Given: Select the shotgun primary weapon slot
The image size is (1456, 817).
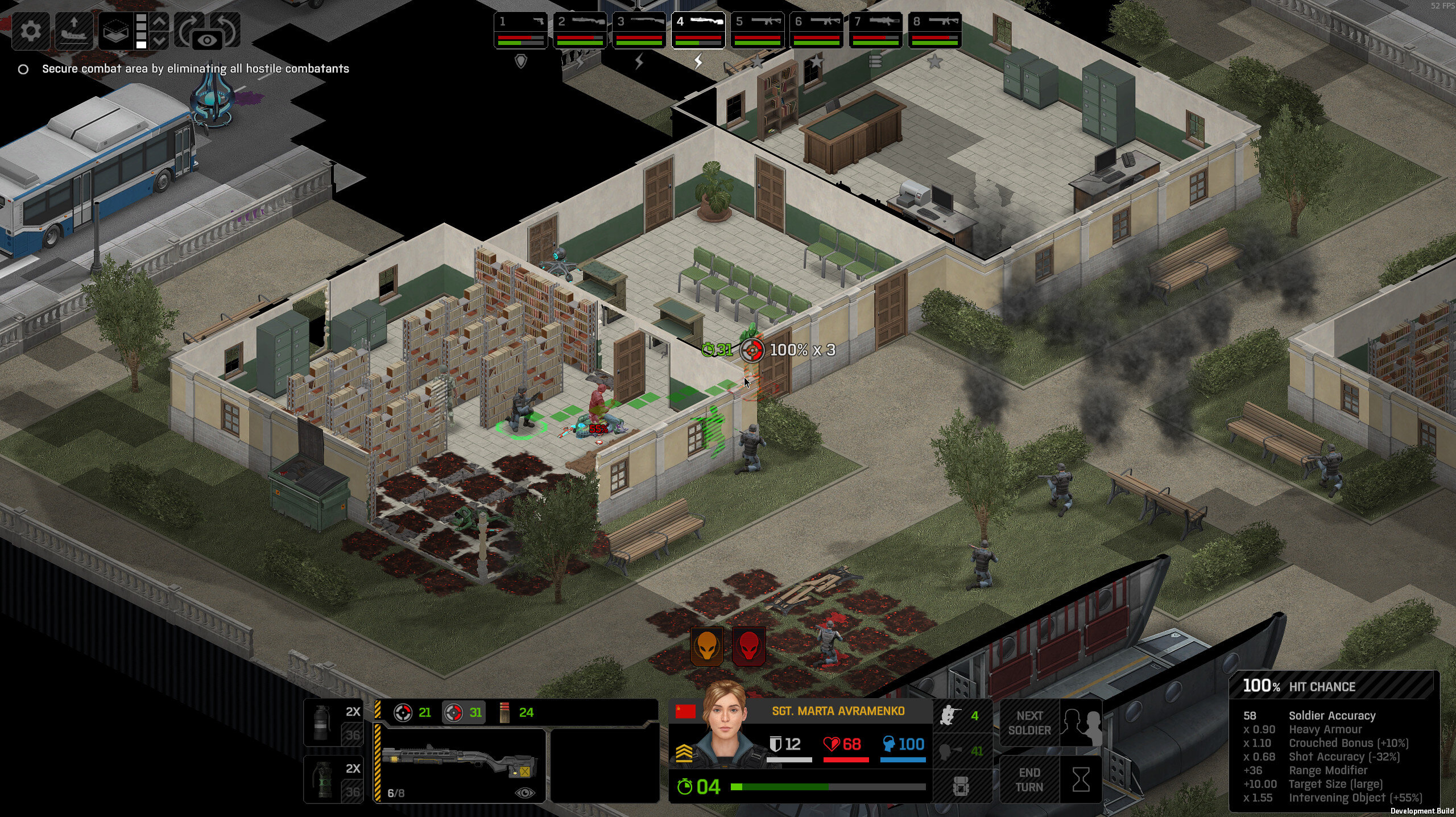Looking at the screenshot, I should (x=460, y=765).
